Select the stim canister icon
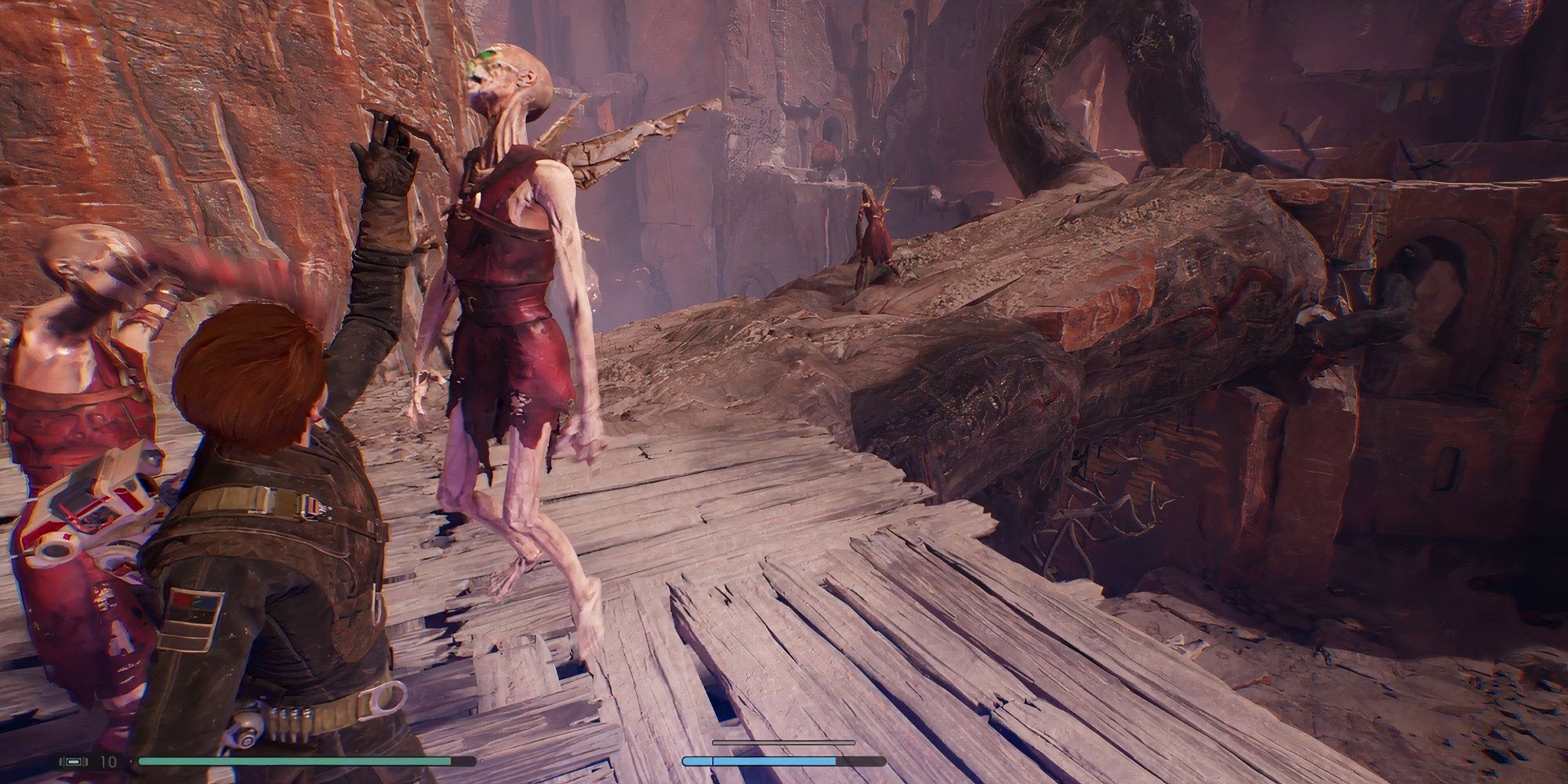This screenshot has height=784, width=1568. click(73, 761)
